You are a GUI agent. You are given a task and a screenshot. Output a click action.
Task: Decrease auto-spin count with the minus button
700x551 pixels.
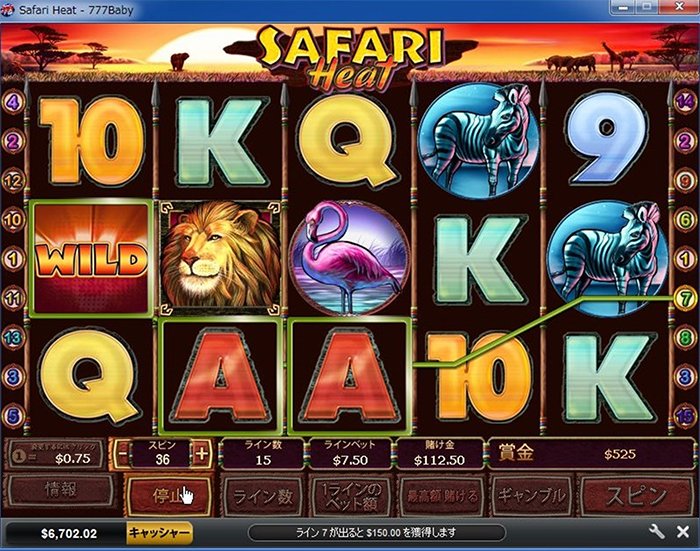[122, 453]
